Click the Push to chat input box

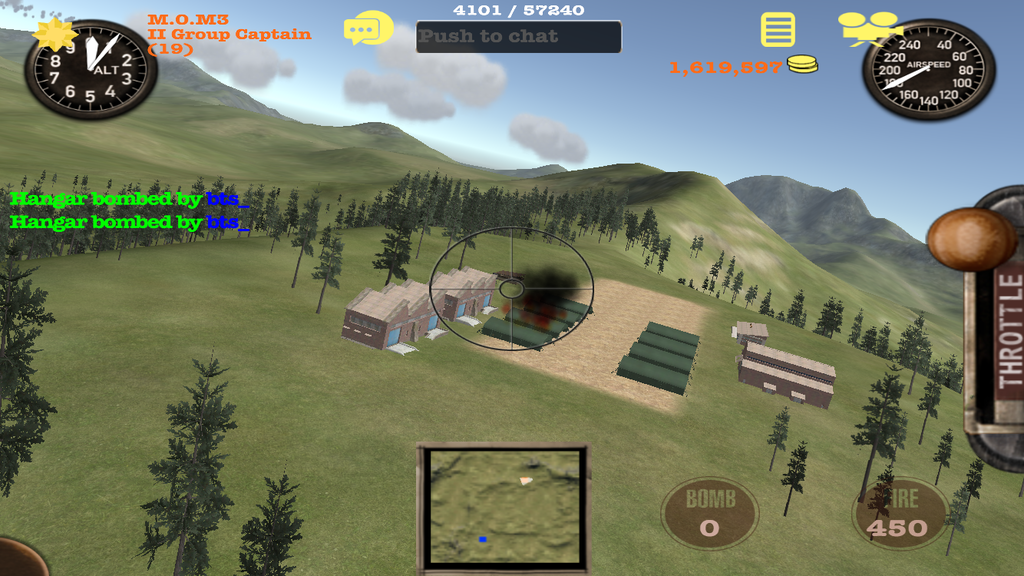(x=518, y=37)
